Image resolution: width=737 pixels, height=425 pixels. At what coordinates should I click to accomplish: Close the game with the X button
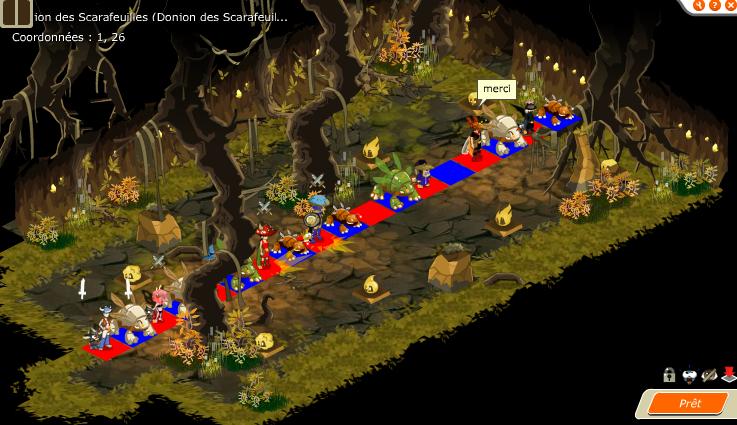[729, 5]
